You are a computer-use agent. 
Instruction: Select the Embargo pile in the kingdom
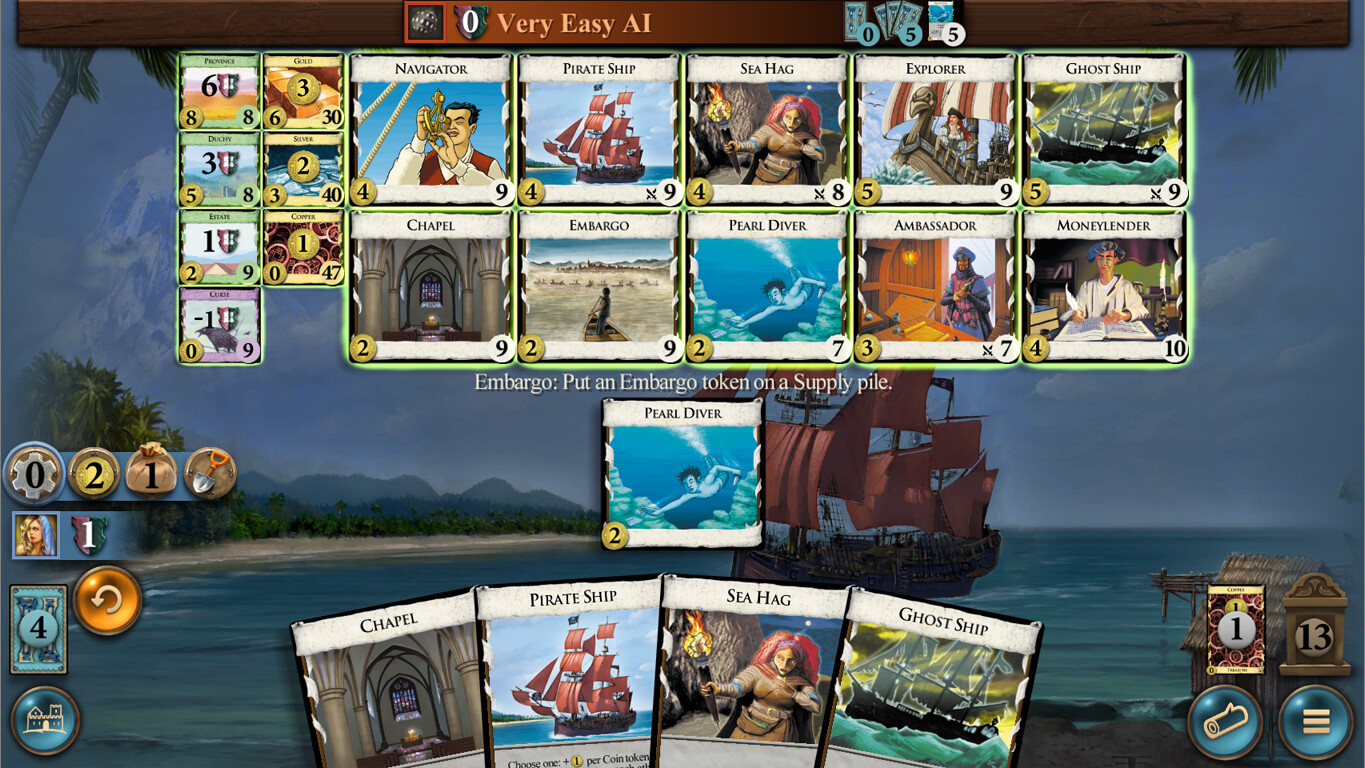point(597,288)
